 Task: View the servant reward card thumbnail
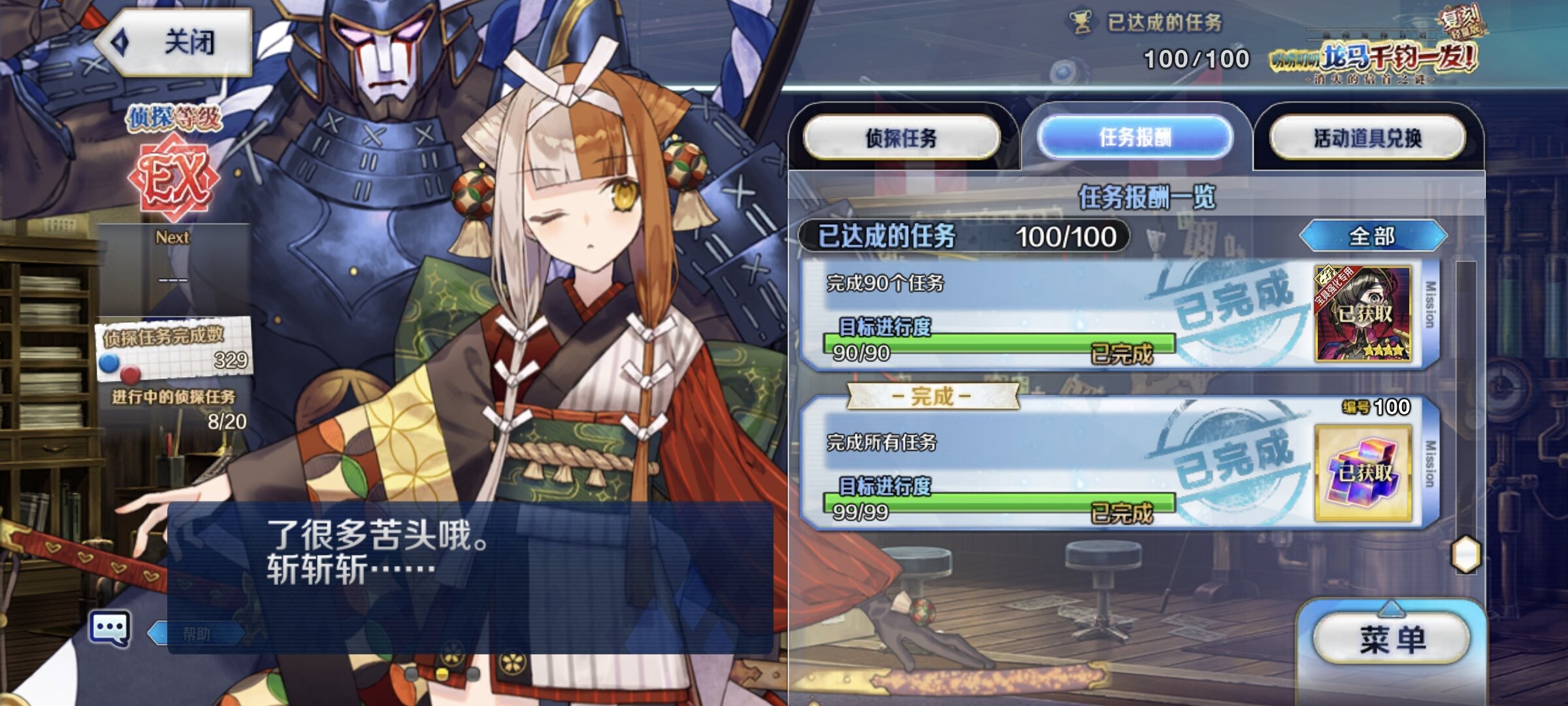tap(1363, 314)
